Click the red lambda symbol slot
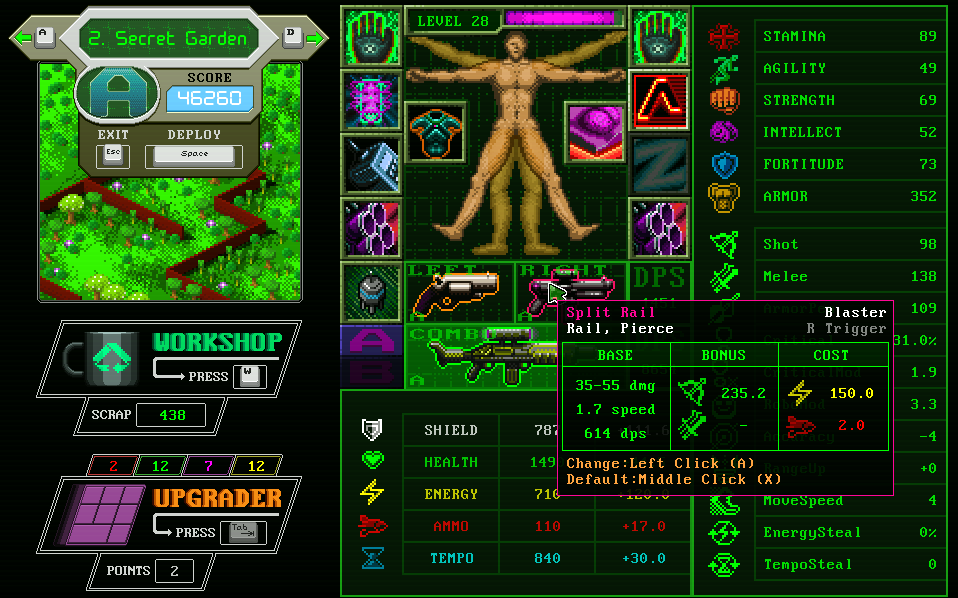Image resolution: width=958 pixels, height=598 pixels. pyautogui.click(x=660, y=100)
